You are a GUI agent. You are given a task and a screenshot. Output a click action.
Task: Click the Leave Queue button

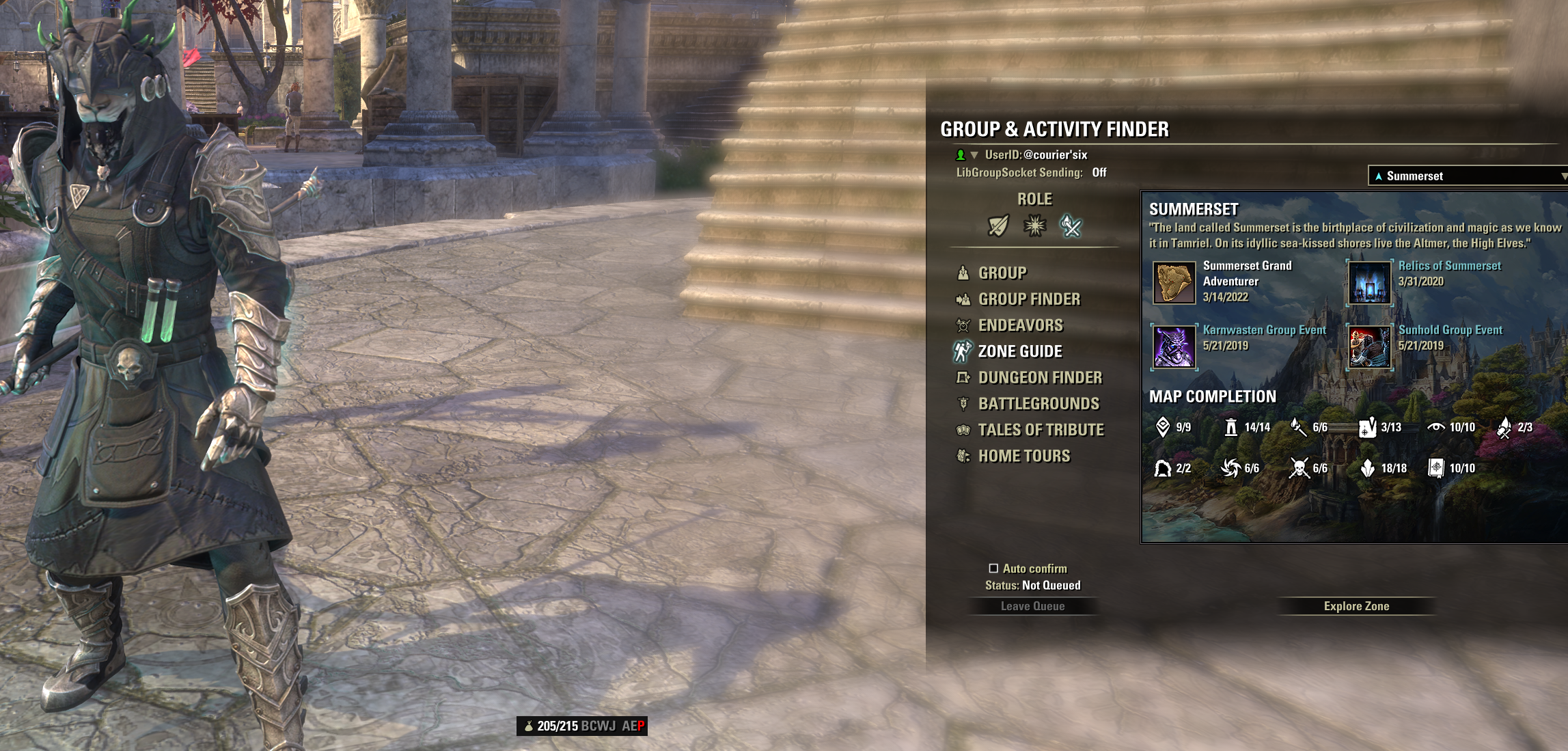click(x=1032, y=606)
